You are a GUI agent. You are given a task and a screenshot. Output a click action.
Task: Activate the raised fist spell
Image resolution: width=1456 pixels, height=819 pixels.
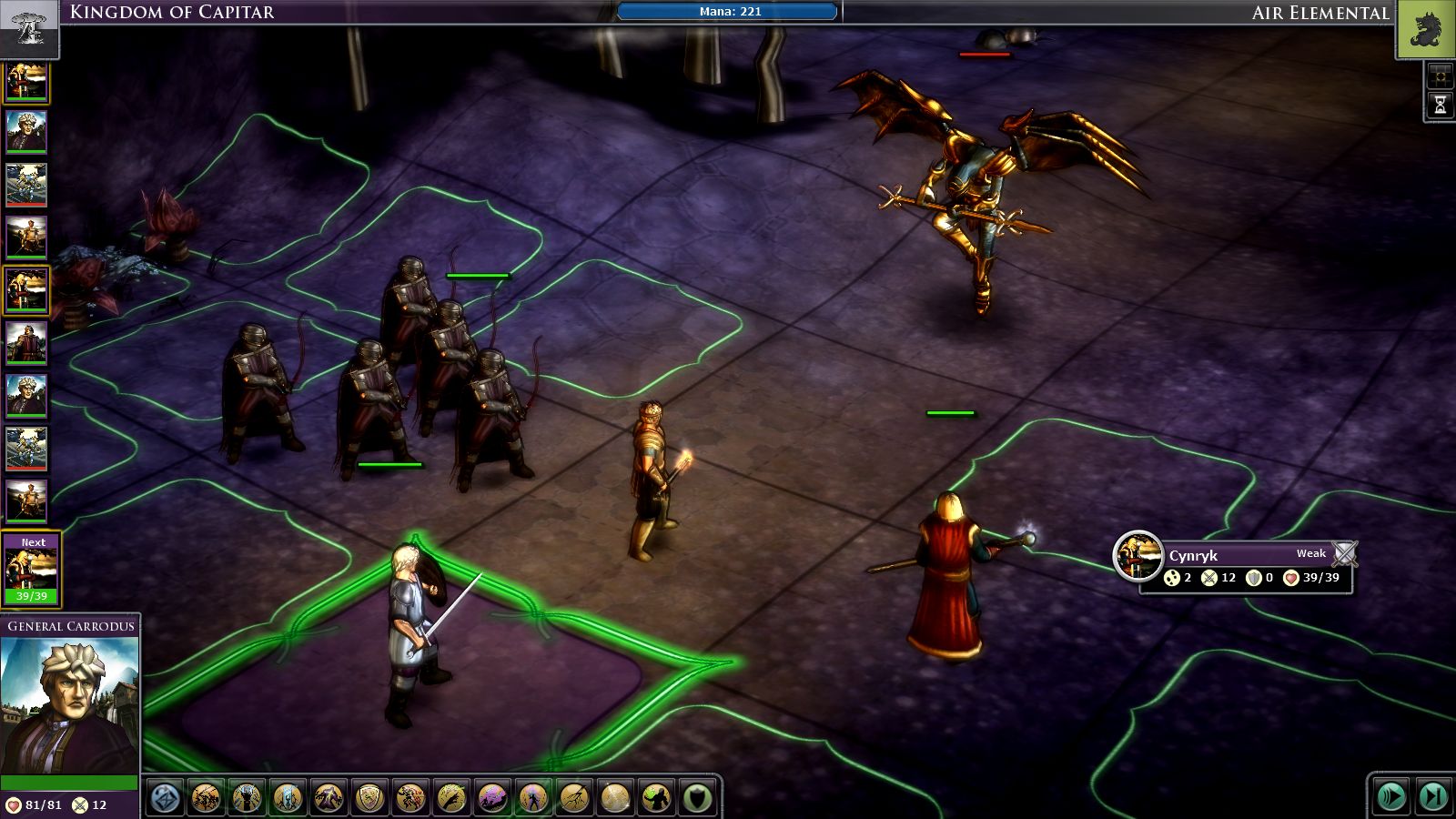(x=247, y=798)
